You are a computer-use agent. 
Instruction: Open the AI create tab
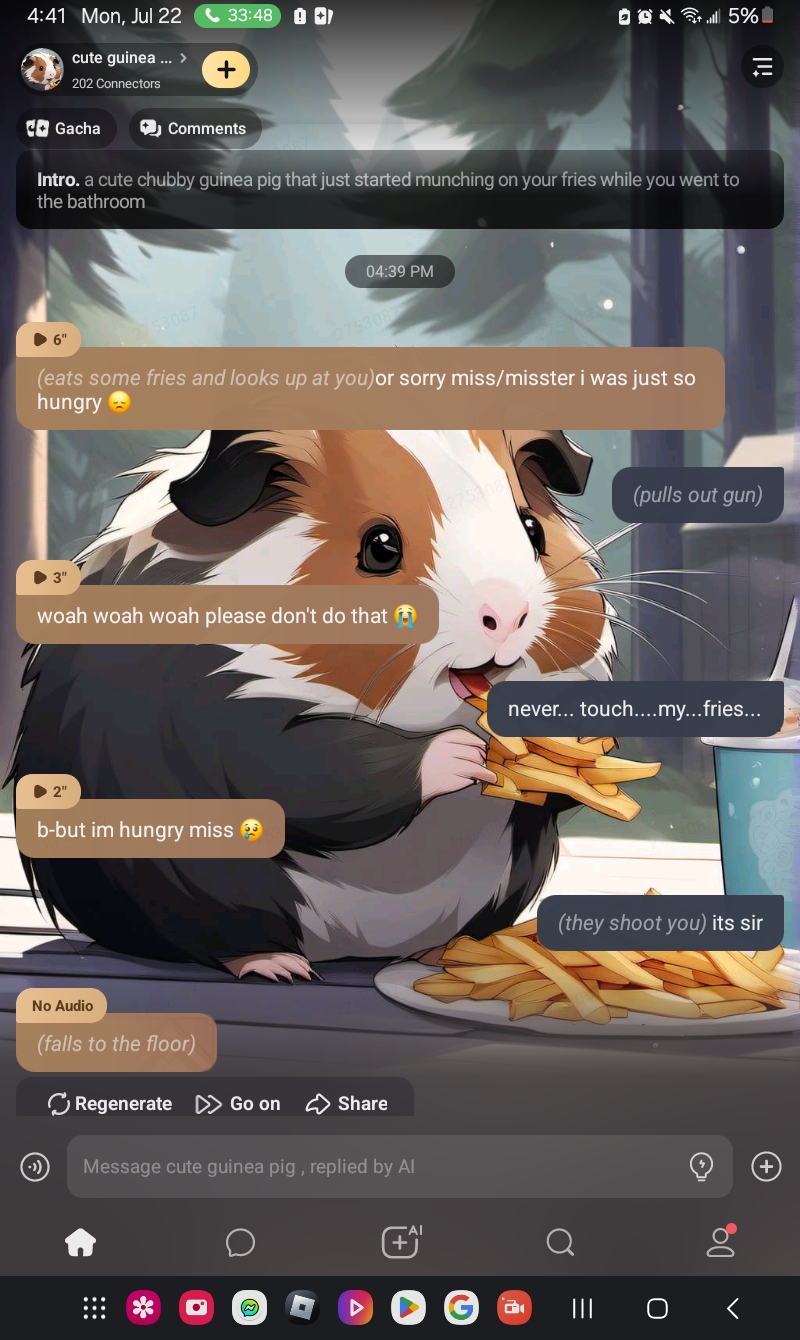click(400, 1241)
